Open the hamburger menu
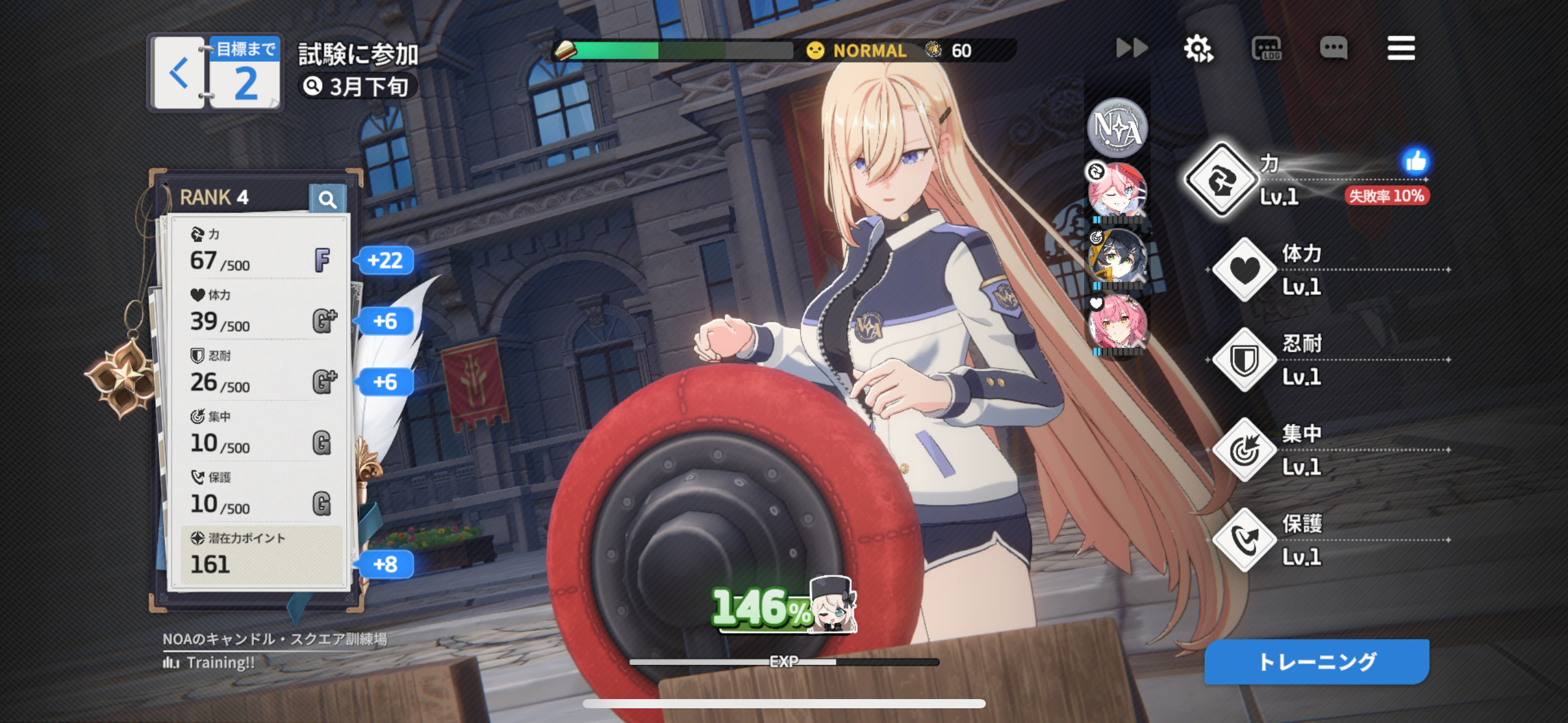The width and height of the screenshot is (1568, 723). 1401,48
